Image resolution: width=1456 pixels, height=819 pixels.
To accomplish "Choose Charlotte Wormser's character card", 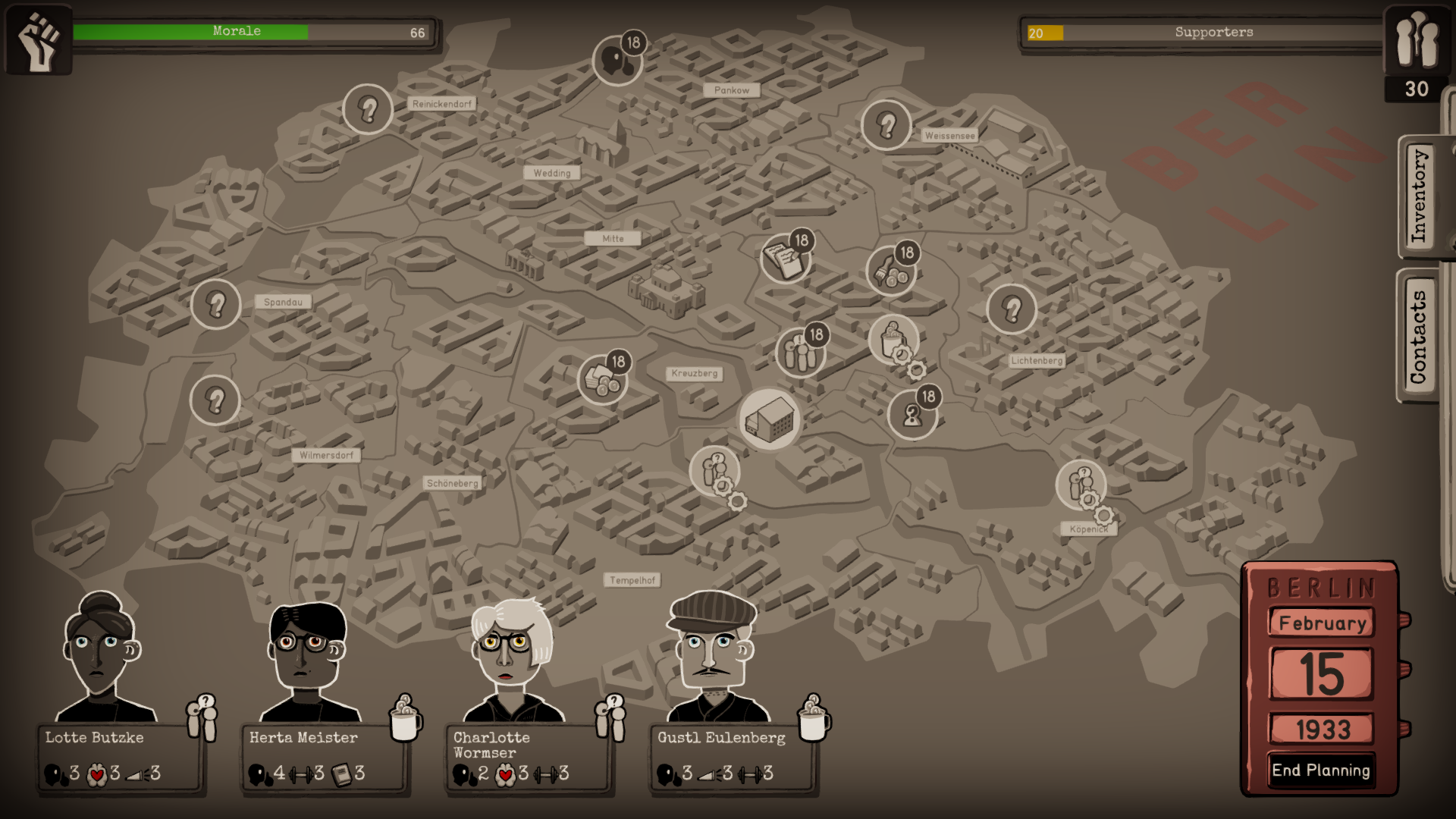I will [x=528, y=757].
